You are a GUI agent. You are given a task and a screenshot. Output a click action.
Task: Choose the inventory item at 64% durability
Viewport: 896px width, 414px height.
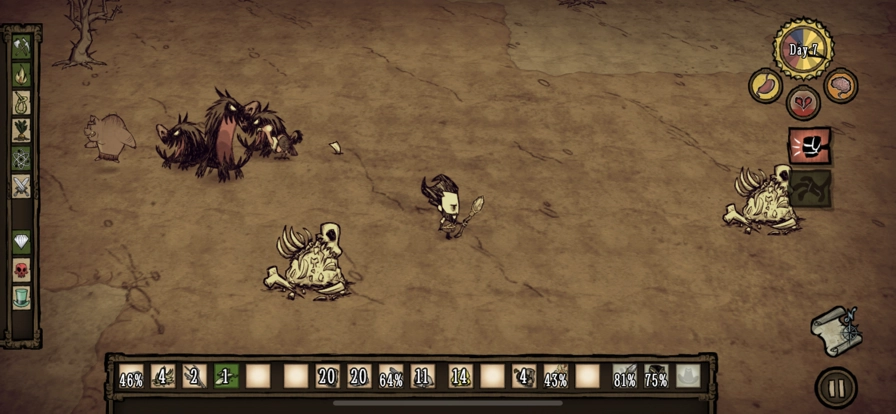391,376
